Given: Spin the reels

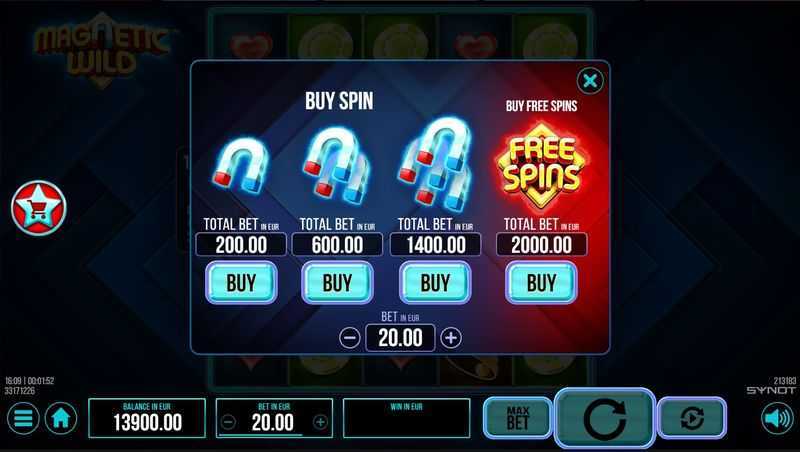Looking at the screenshot, I should point(604,419).
